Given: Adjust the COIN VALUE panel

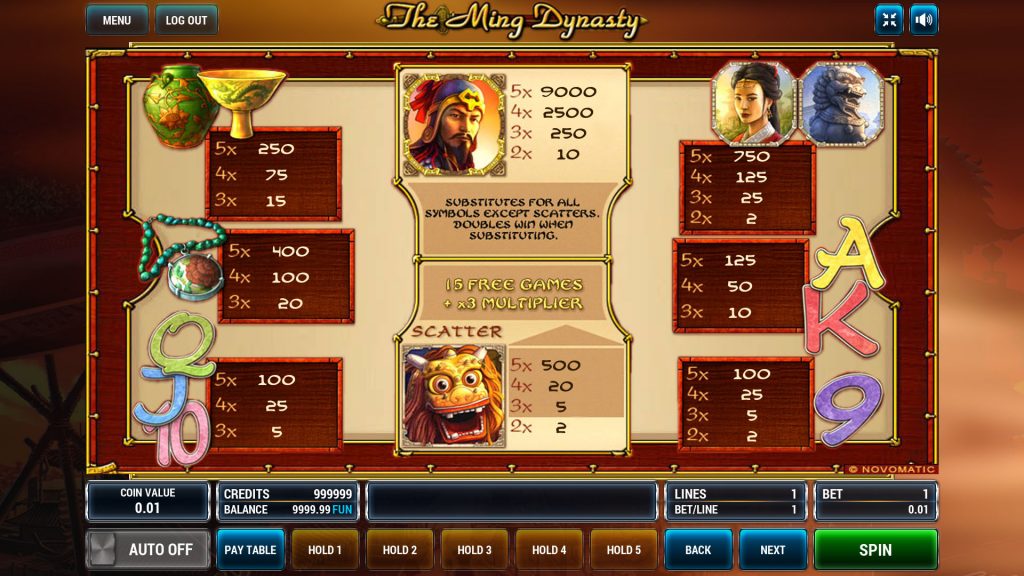Looking at the screenshot, I should (148, 501).
